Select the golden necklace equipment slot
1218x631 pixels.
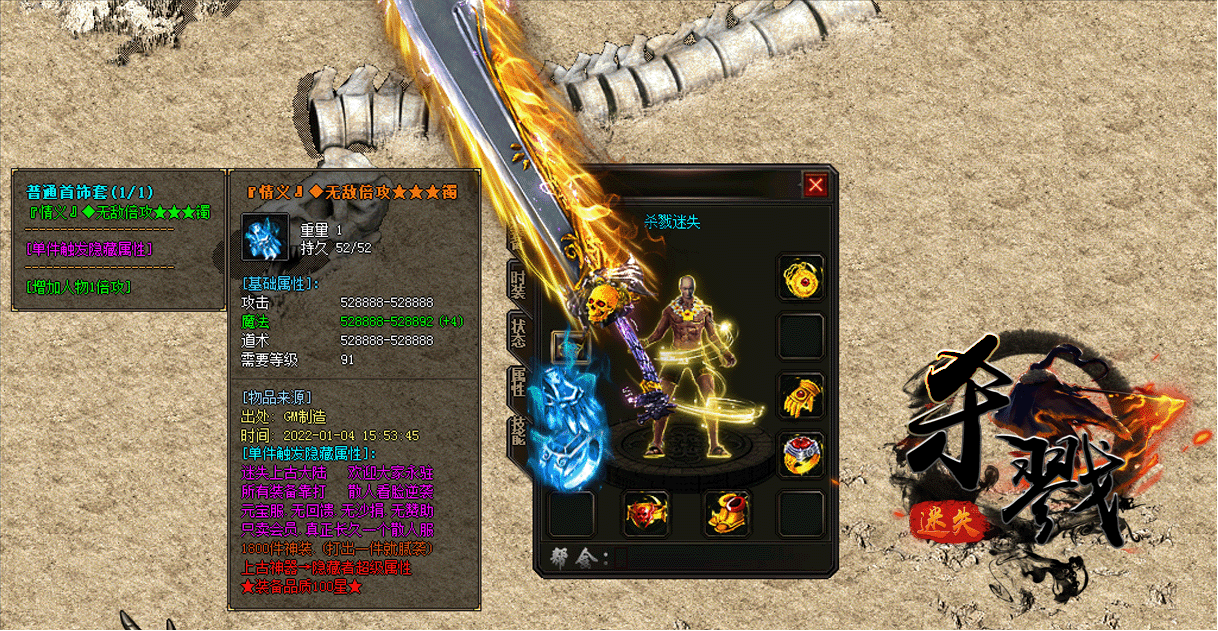(x=801, y=277)
